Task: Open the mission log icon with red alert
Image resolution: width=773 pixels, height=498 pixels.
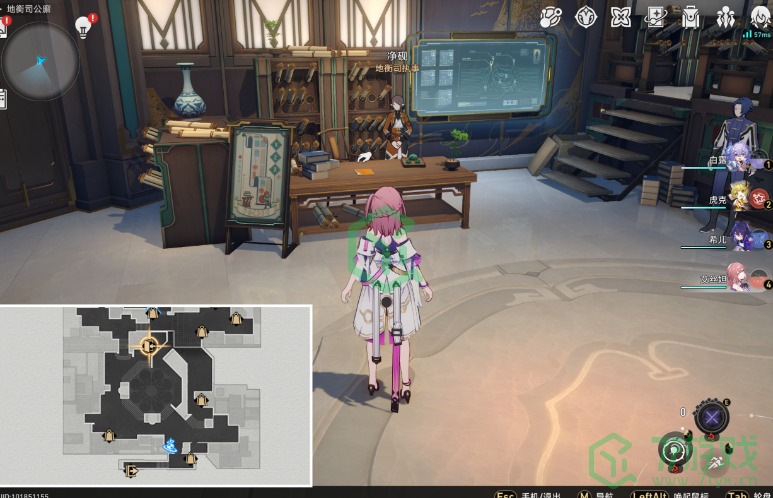Action: point(3,27)
